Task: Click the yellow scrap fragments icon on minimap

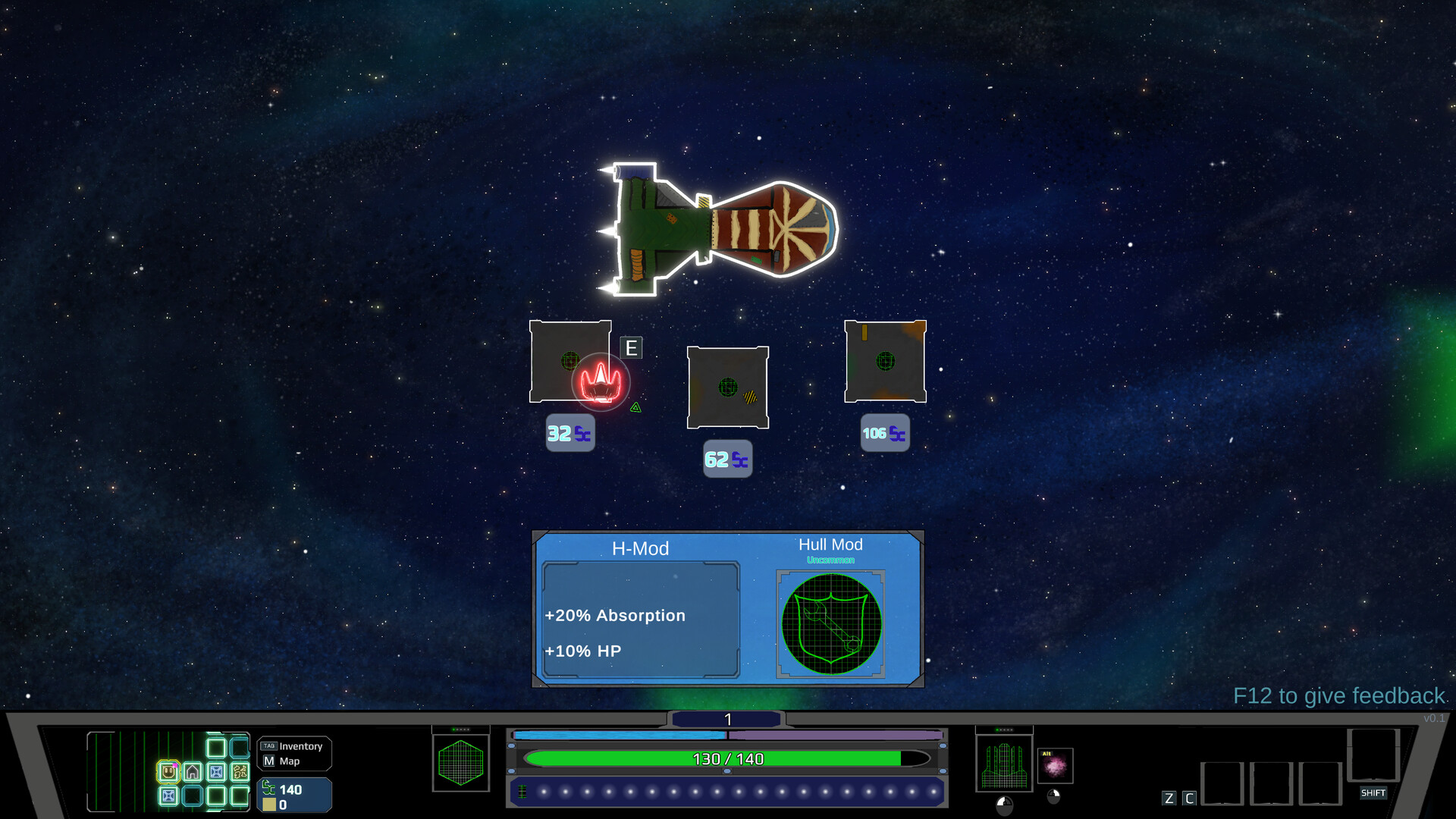Action: (x=240, y=773)
